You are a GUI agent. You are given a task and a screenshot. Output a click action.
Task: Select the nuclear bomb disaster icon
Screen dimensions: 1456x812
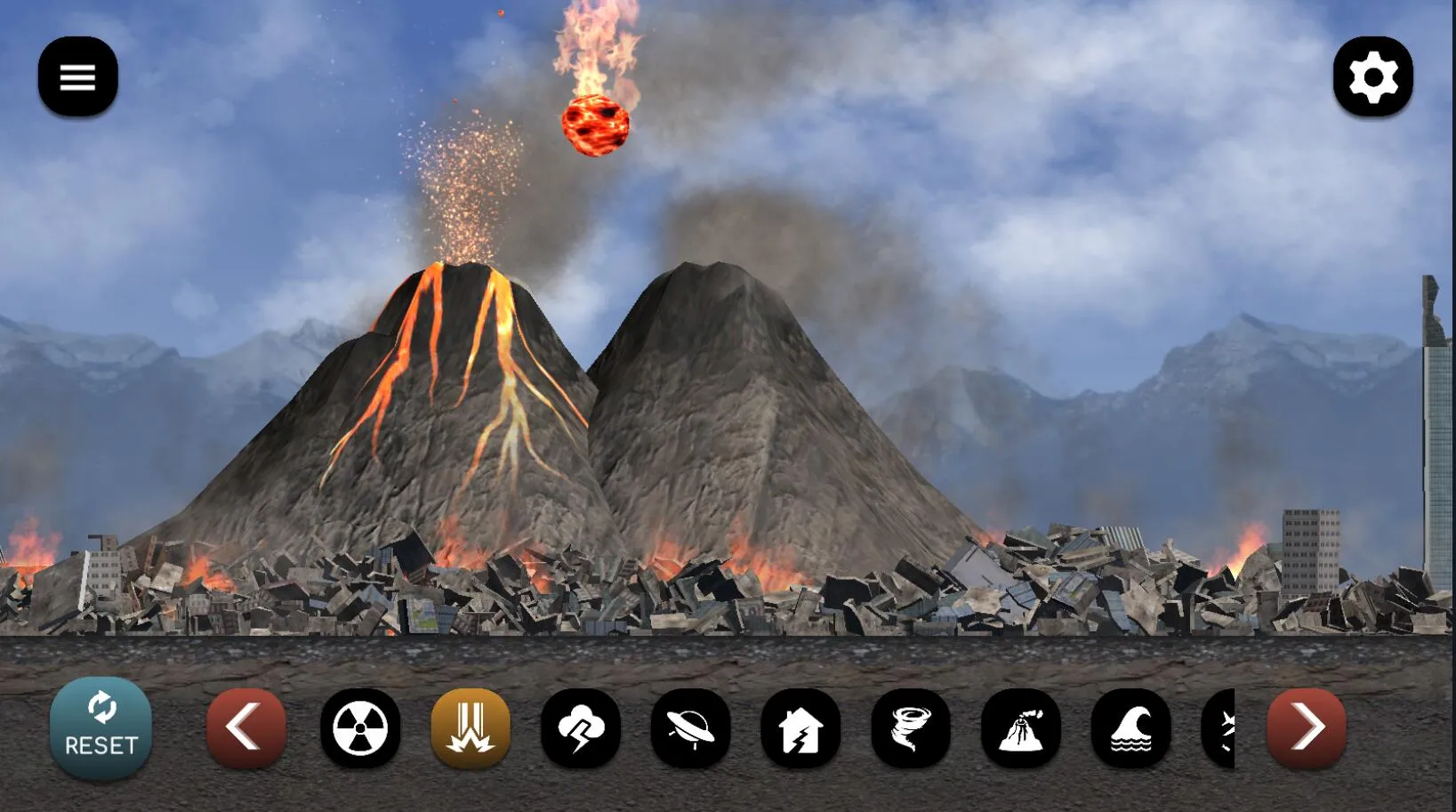(359, 728)
